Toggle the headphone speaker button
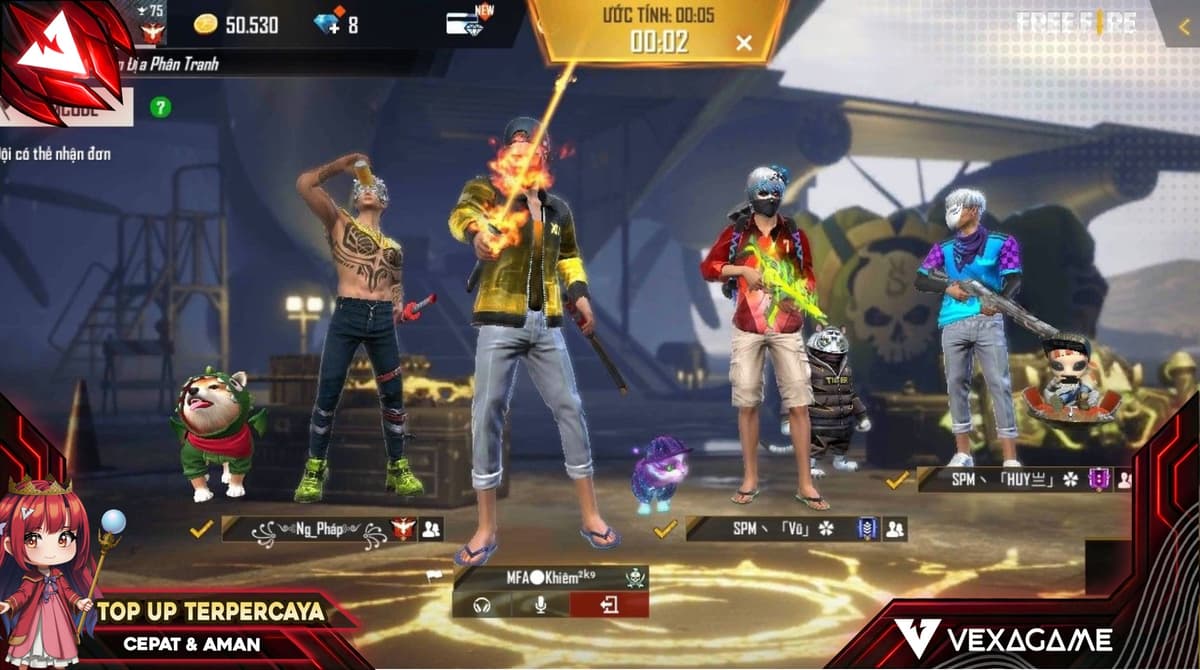 (481, 605)
